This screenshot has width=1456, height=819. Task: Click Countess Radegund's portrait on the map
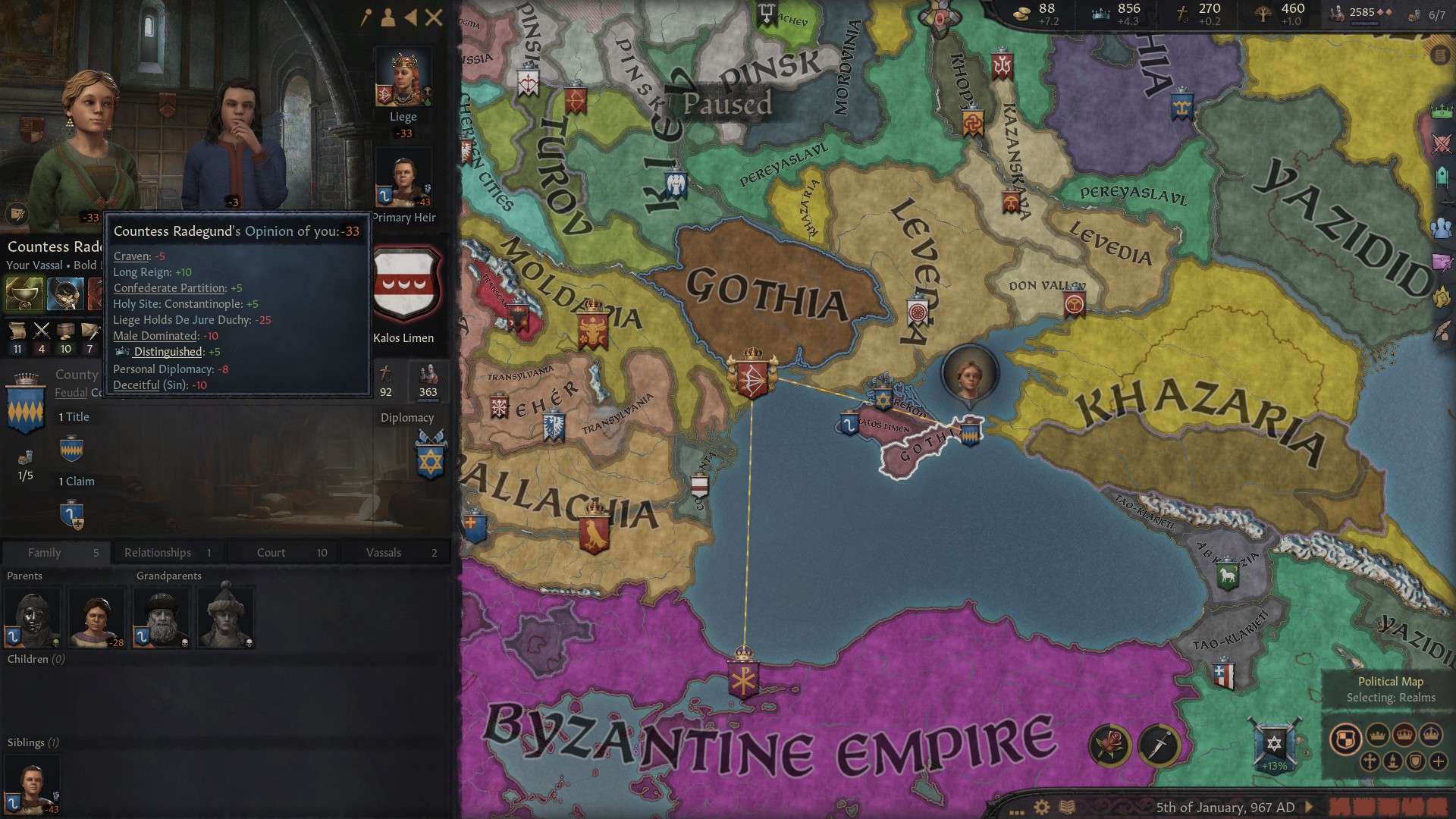pos(969,373)
